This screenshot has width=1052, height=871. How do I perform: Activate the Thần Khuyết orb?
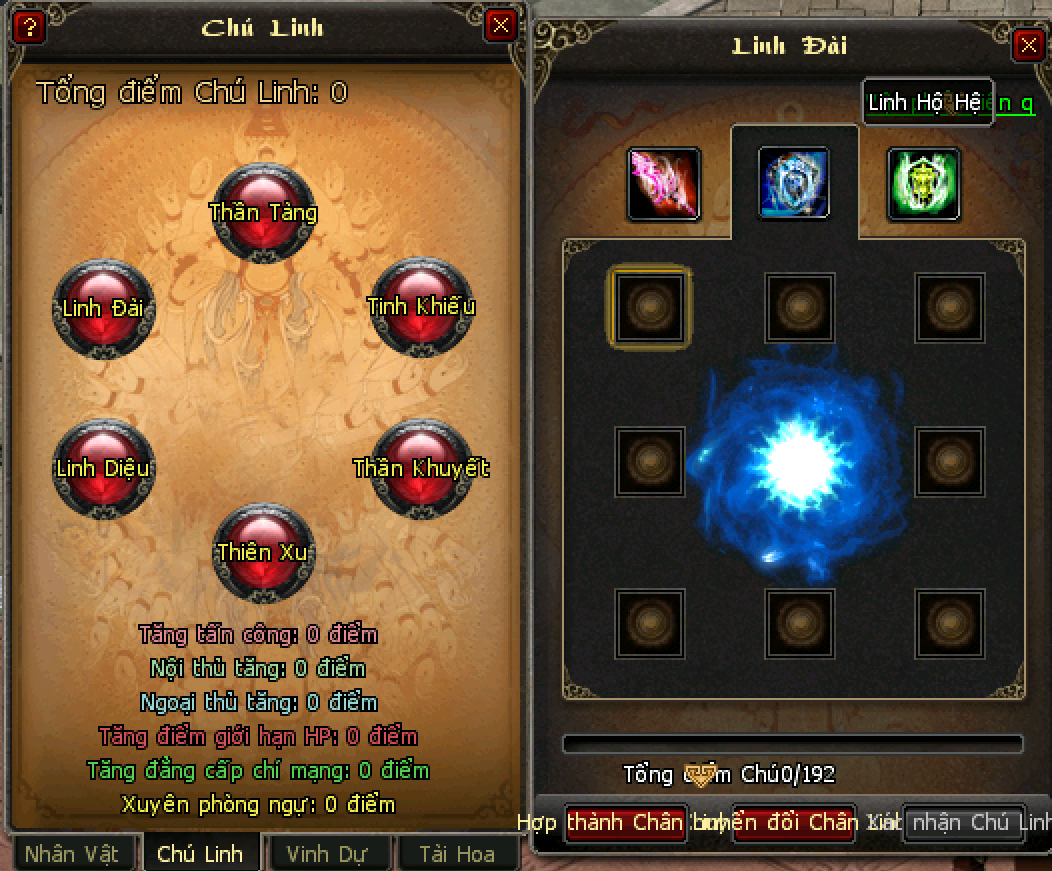click(421, 468)
